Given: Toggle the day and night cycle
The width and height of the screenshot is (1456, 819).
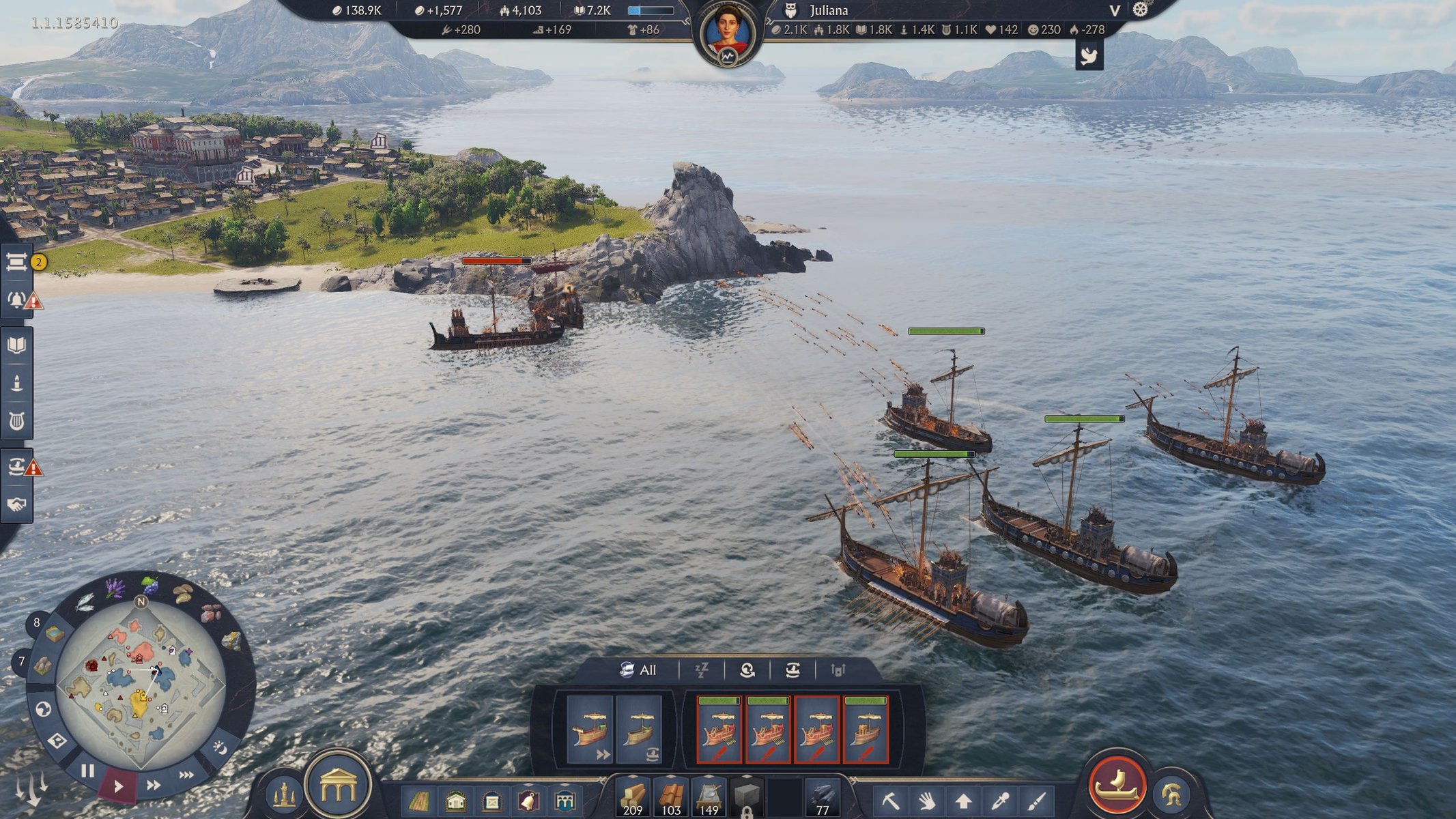Looking at the screenshot, I should pos(220,748).
